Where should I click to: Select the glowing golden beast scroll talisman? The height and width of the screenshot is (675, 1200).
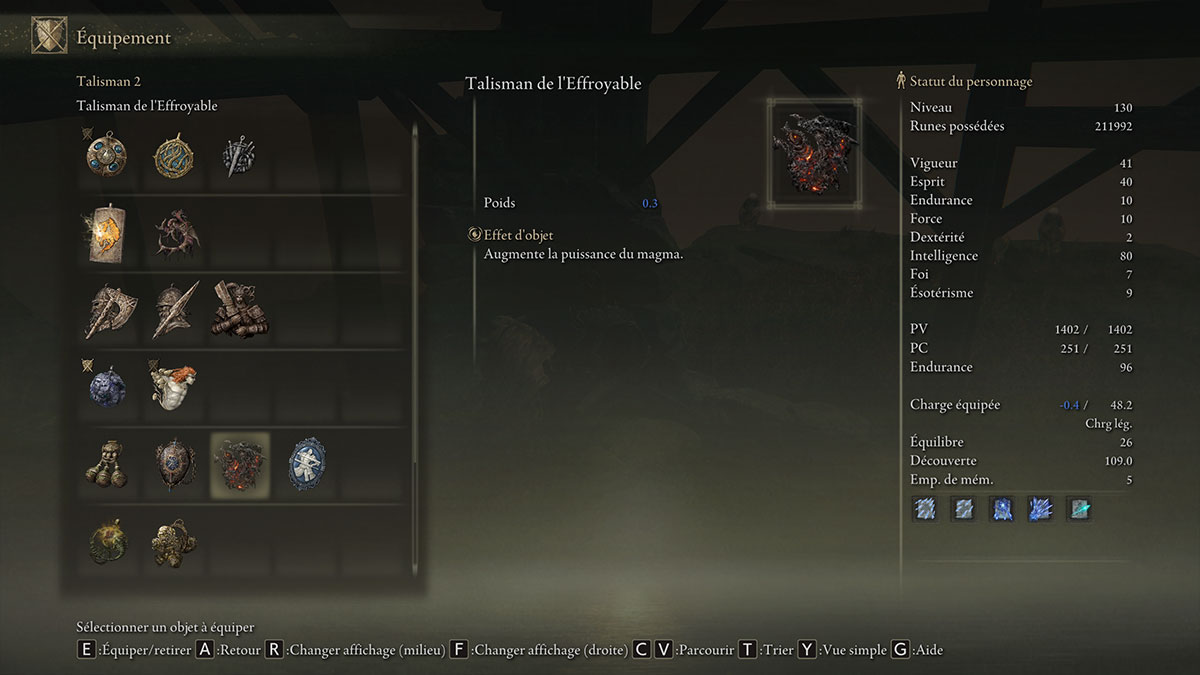(105, 232)
